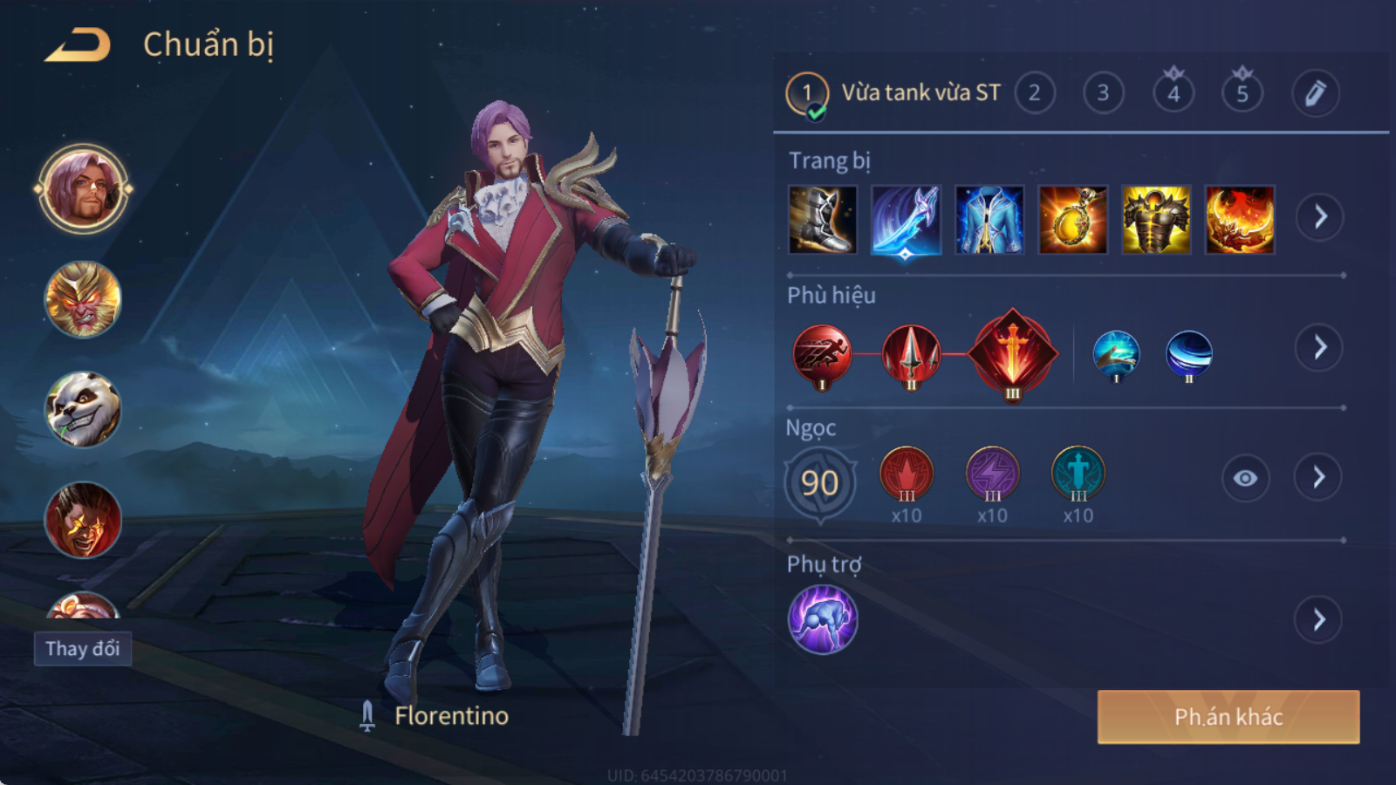
Task: Open the Phụ trợ support arrow
Action: [1320, 620]
